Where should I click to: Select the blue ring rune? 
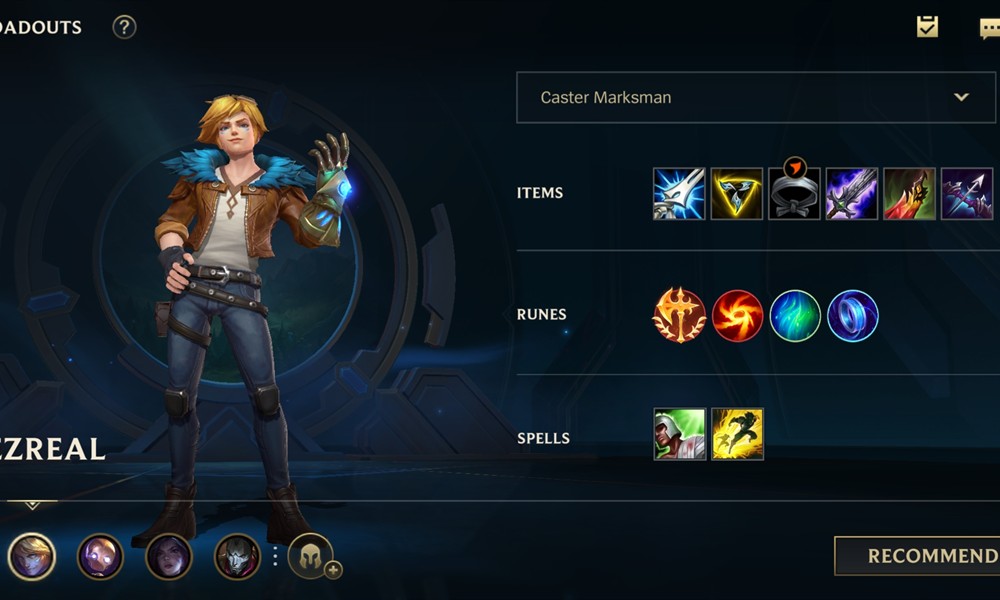tap(853, 316)
